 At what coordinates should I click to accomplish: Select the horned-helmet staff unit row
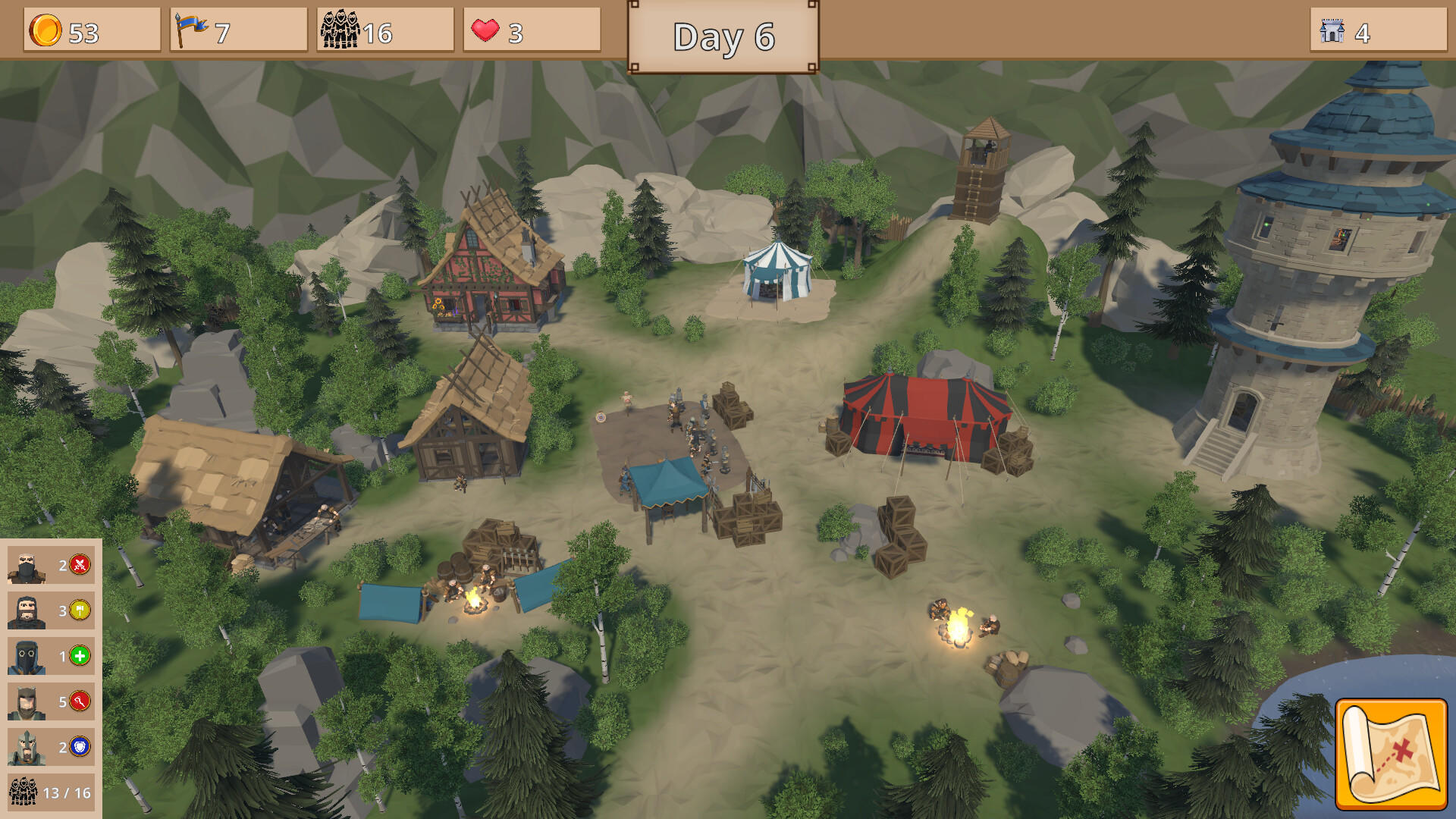coord(50,701)
